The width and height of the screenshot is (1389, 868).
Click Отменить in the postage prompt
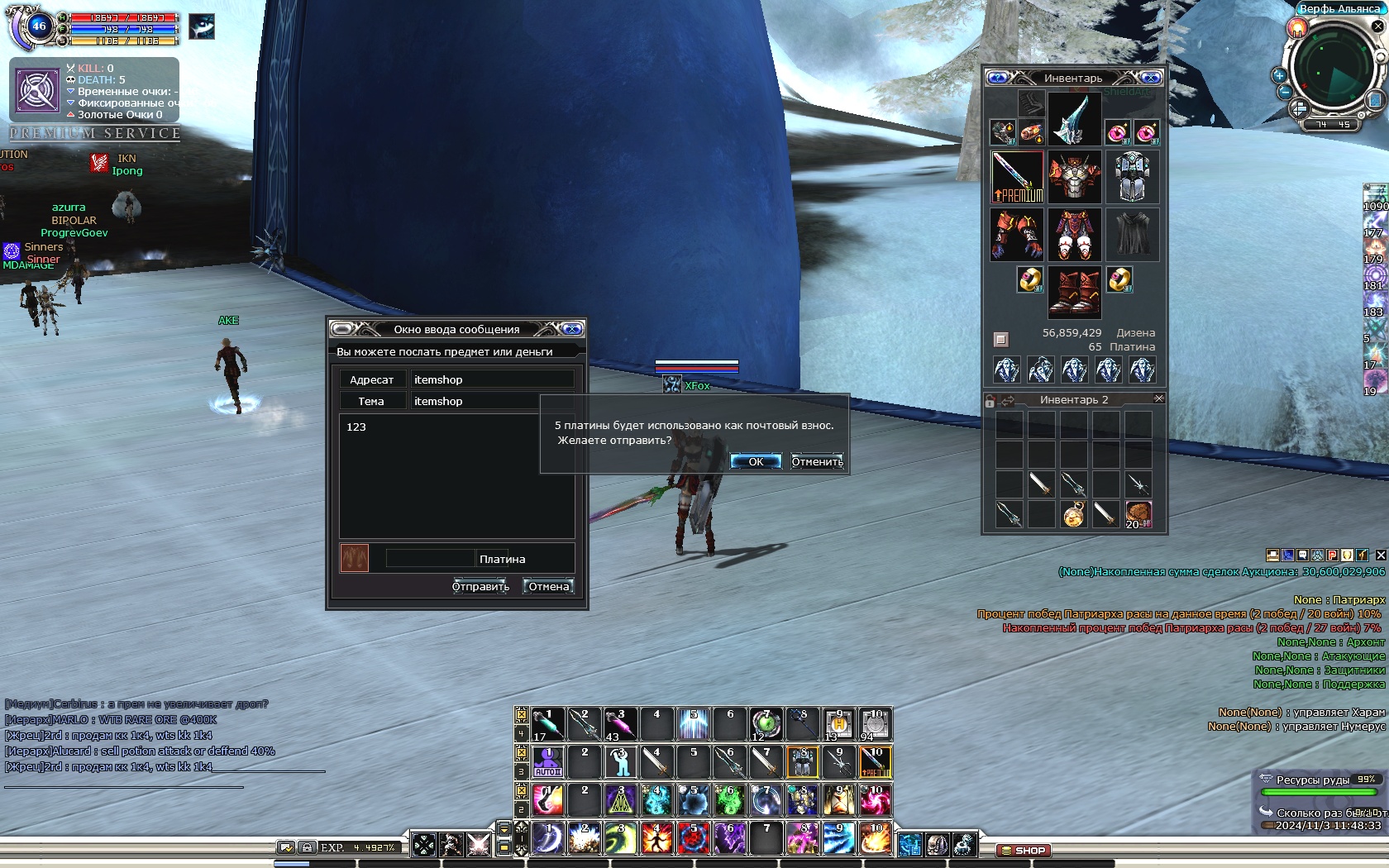(x=817, y=461)
